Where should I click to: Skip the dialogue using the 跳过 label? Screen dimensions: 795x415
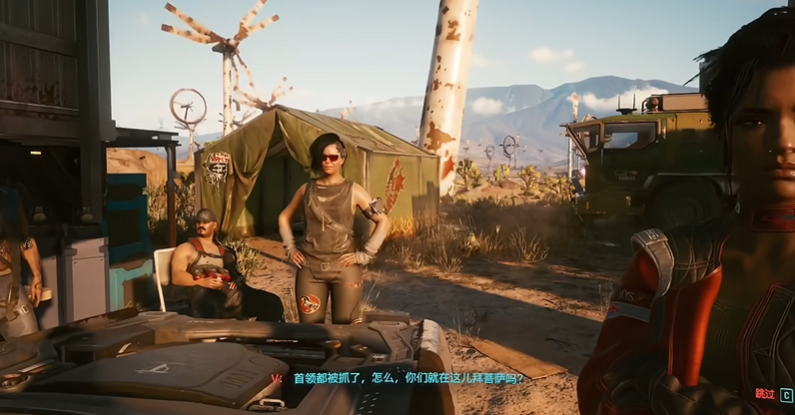pos(765,394)
